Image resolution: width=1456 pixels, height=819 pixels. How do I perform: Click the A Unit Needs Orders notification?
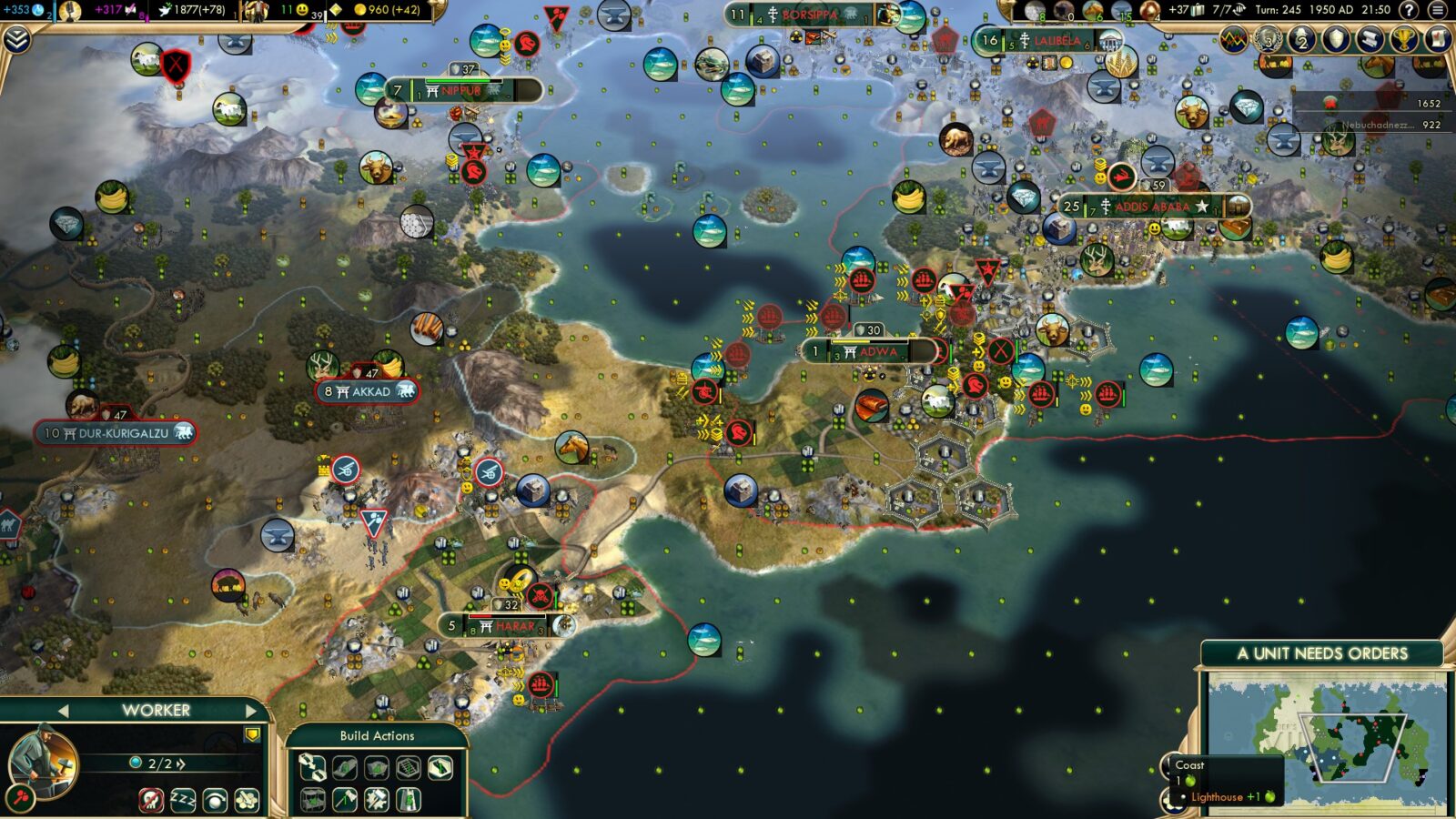pos(1321,652)
